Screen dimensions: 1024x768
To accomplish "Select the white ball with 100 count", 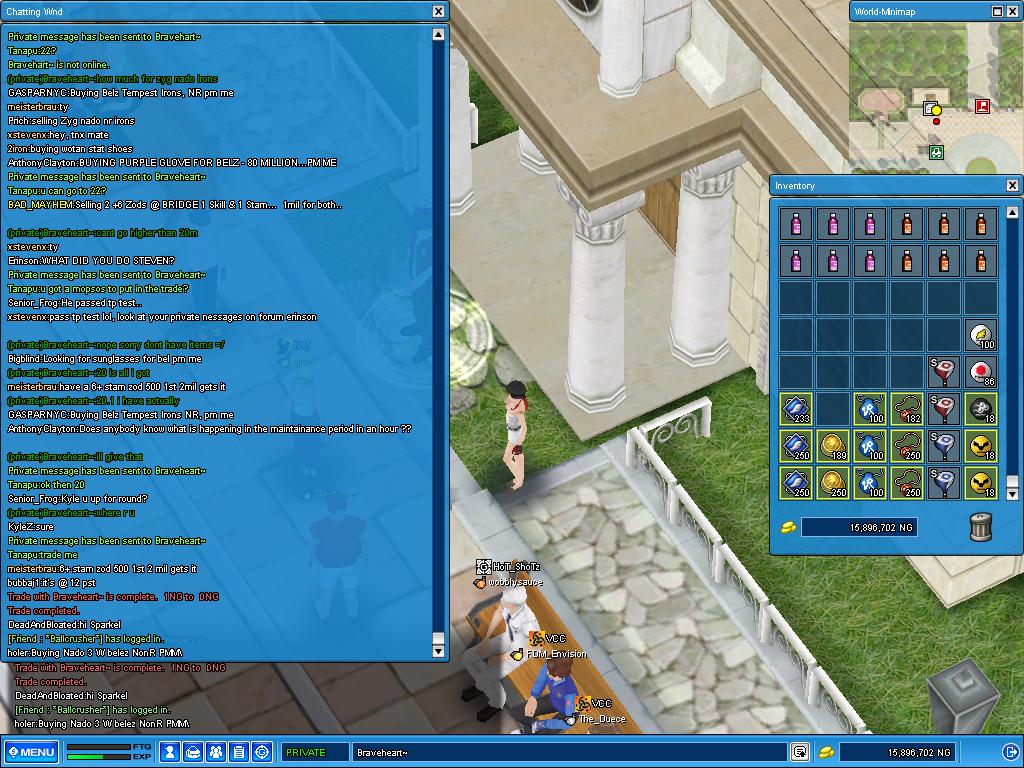I will click(981, 335).
